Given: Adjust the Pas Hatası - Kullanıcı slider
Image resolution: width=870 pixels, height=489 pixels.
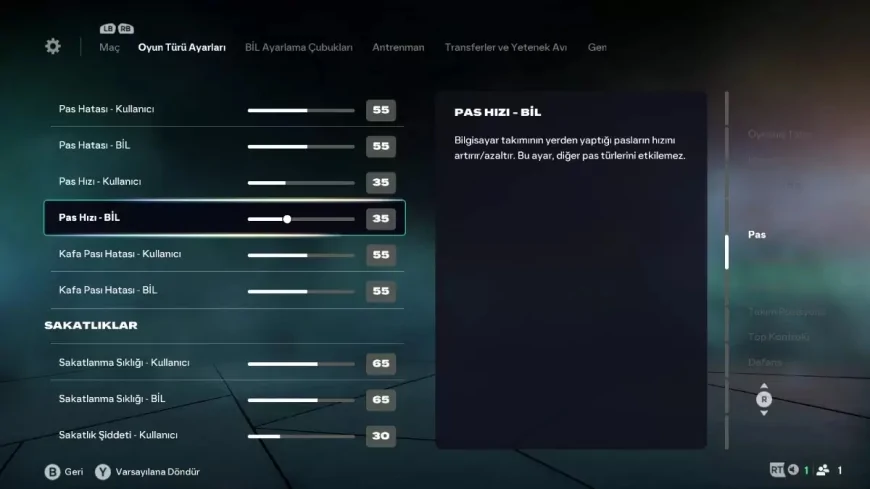Looking at the screenshot, I should tap(301, 110).
